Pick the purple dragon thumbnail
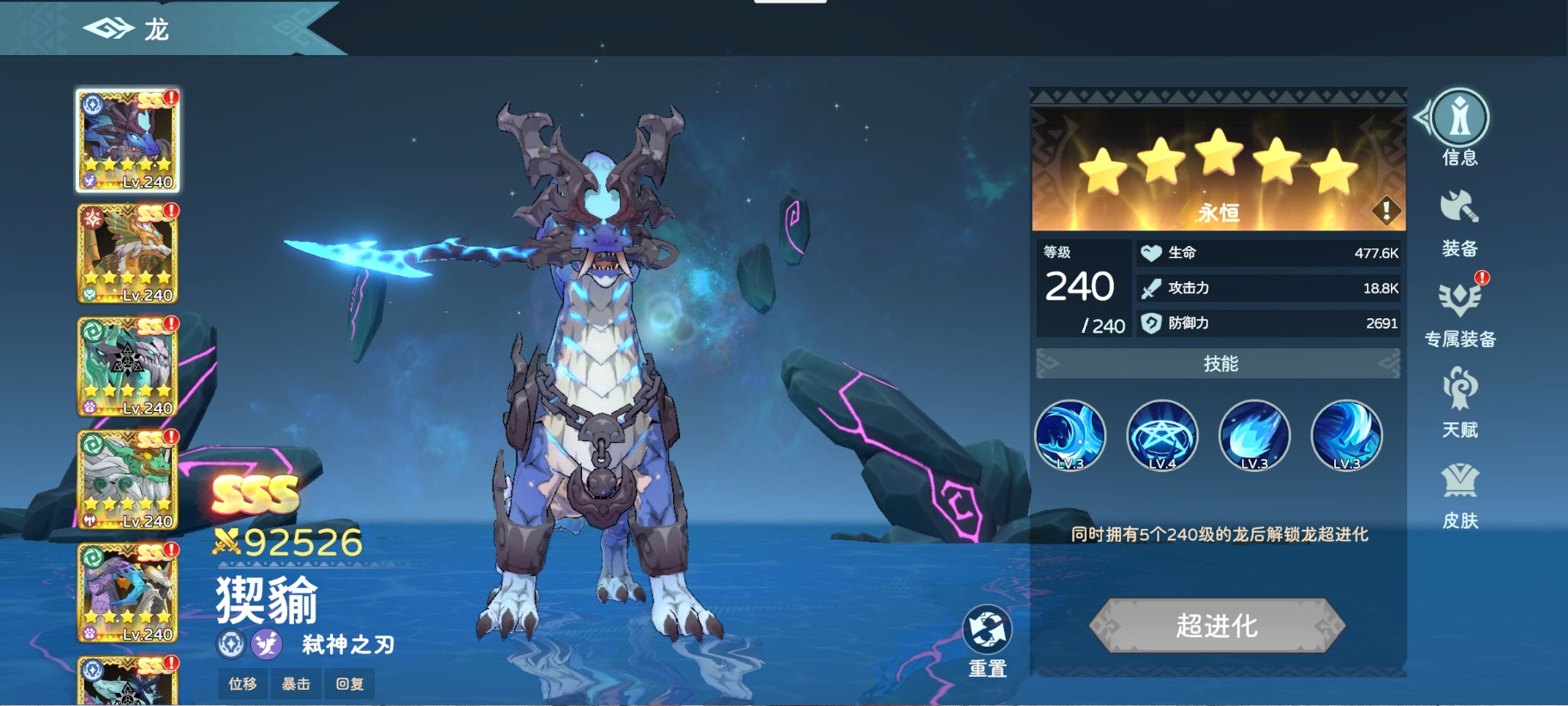The height and width of the screenshot is (706, 1568). [x=127, y=592]
